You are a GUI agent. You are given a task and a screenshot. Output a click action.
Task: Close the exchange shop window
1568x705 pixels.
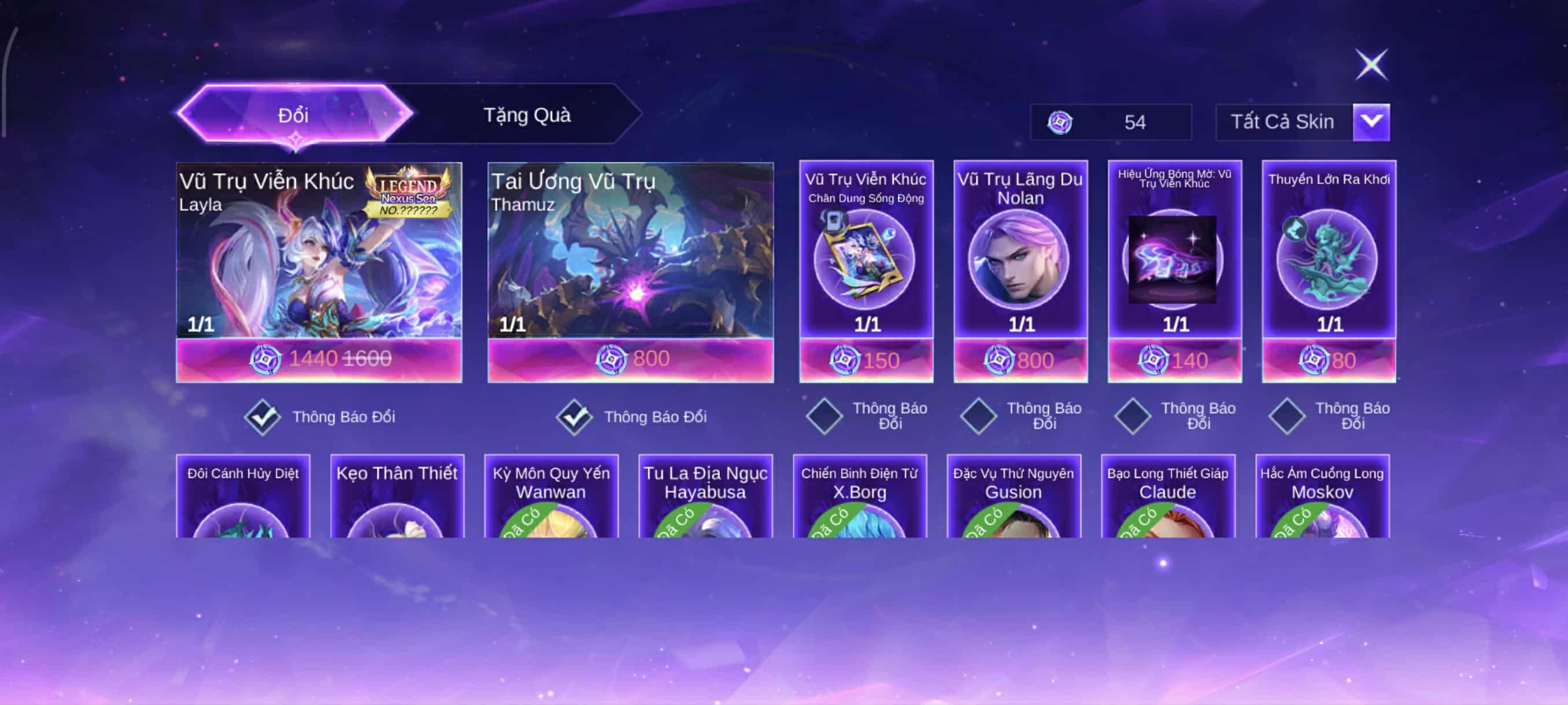[1371, 64]
